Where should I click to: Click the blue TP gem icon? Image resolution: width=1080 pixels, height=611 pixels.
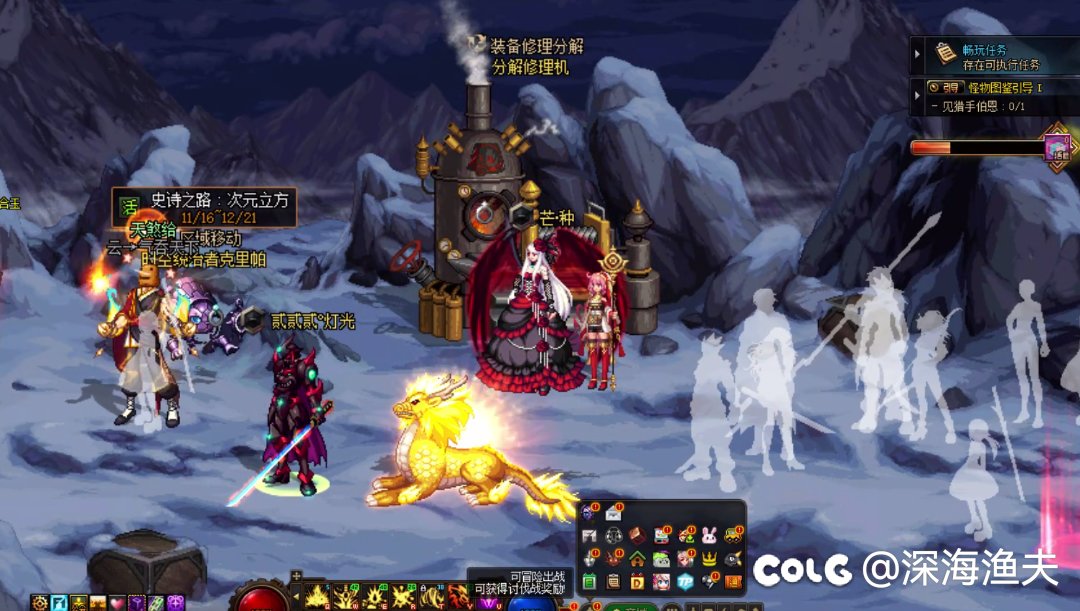coord(686,581)
